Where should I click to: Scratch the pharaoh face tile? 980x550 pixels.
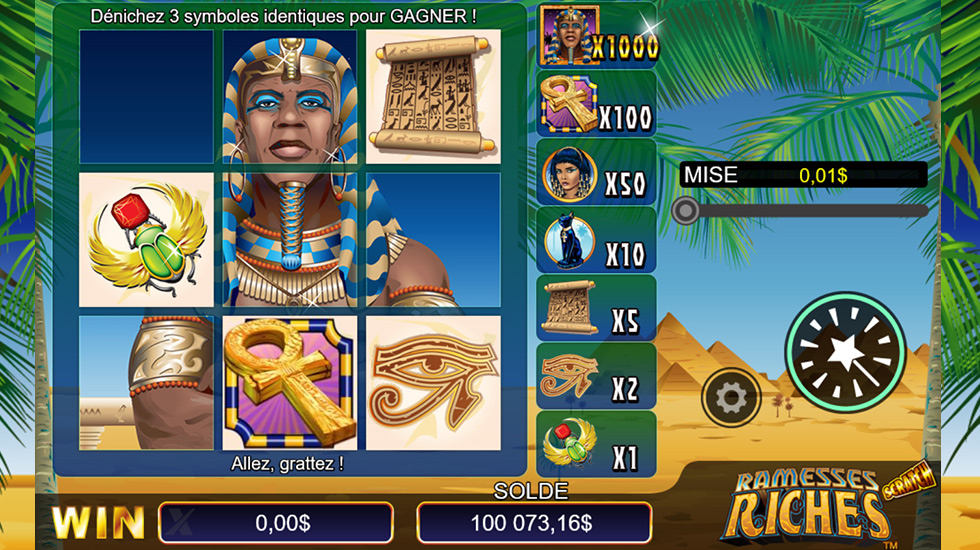click(289, 96)
